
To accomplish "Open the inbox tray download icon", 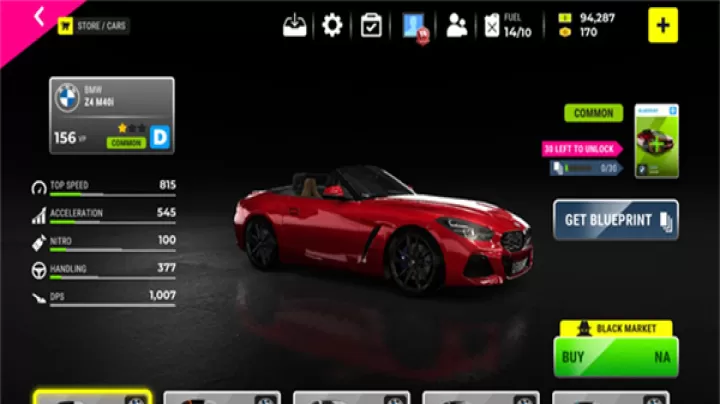I will point(295,26).
